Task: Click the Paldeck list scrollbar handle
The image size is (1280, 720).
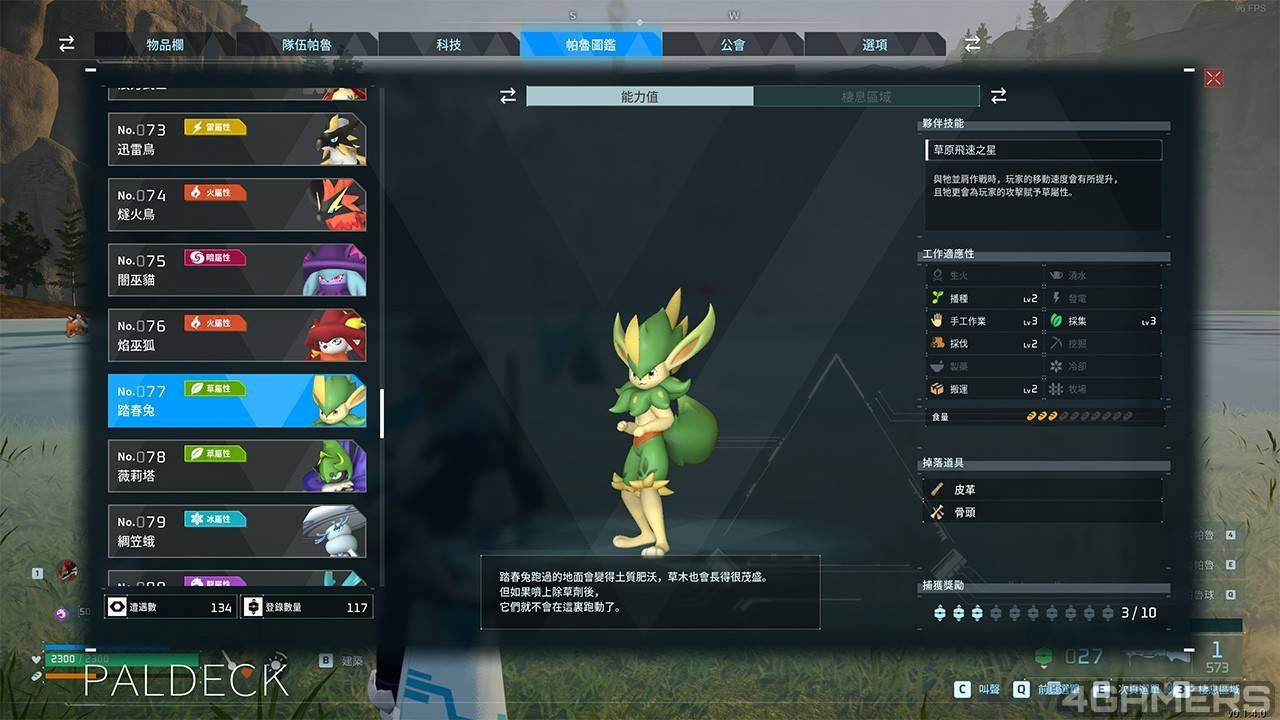Action: [382, 413]
